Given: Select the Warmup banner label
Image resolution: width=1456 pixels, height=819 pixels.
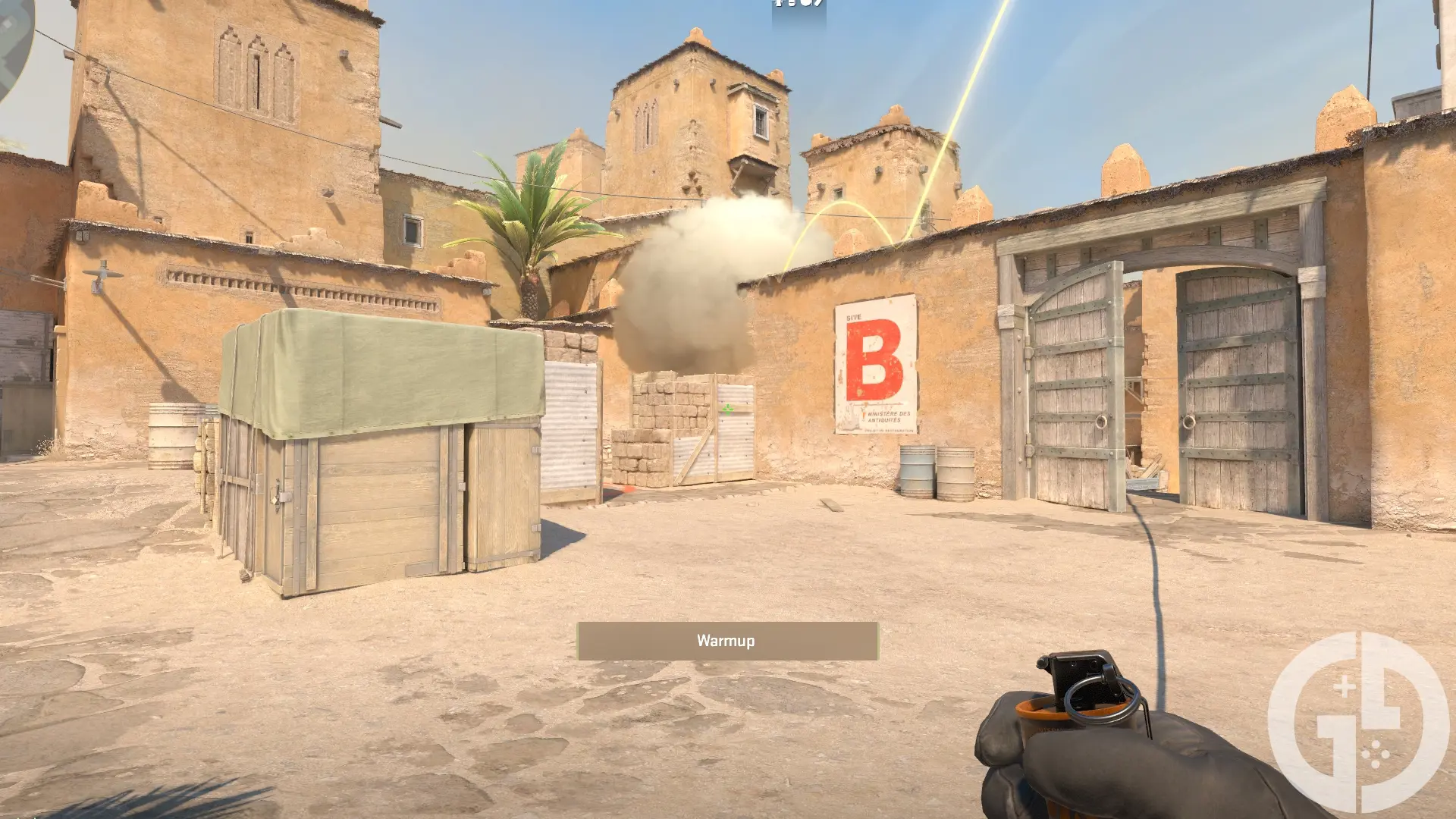Looking at the screenshot, I should click(x=726, y=639).
